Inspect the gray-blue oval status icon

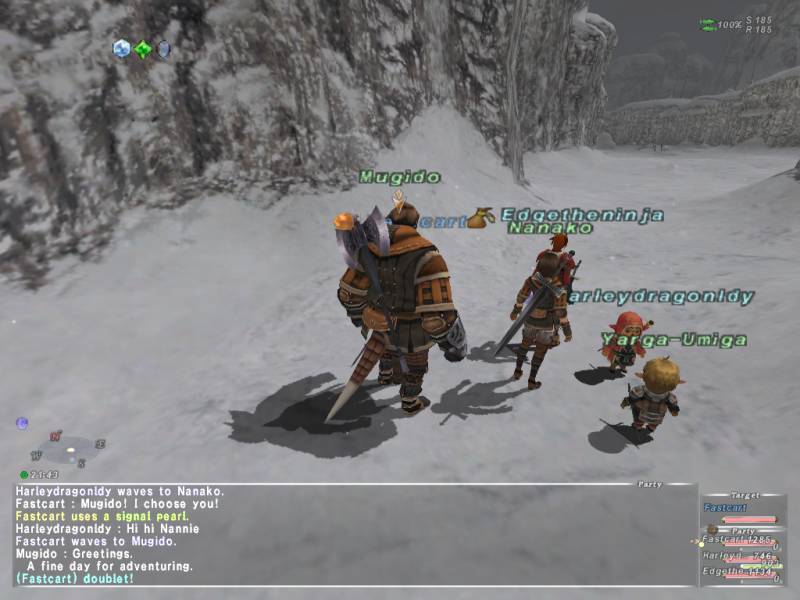(163, 49)
